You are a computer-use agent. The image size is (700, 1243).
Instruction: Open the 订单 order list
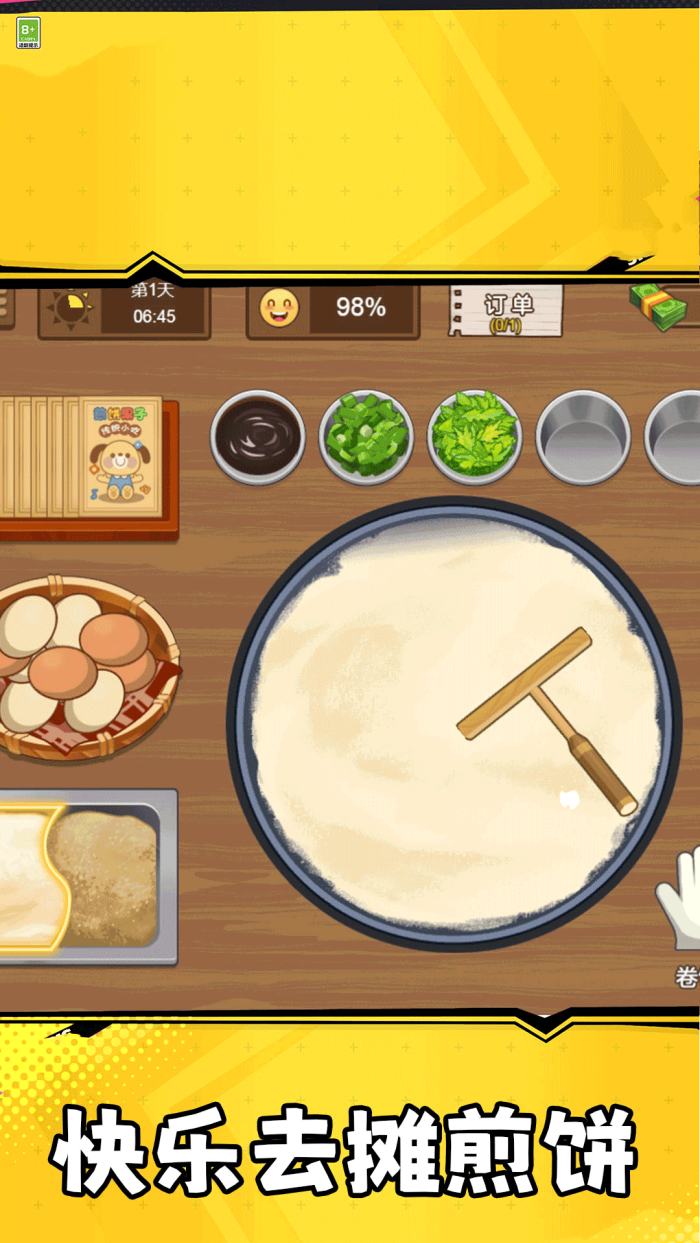pos(506,311)
